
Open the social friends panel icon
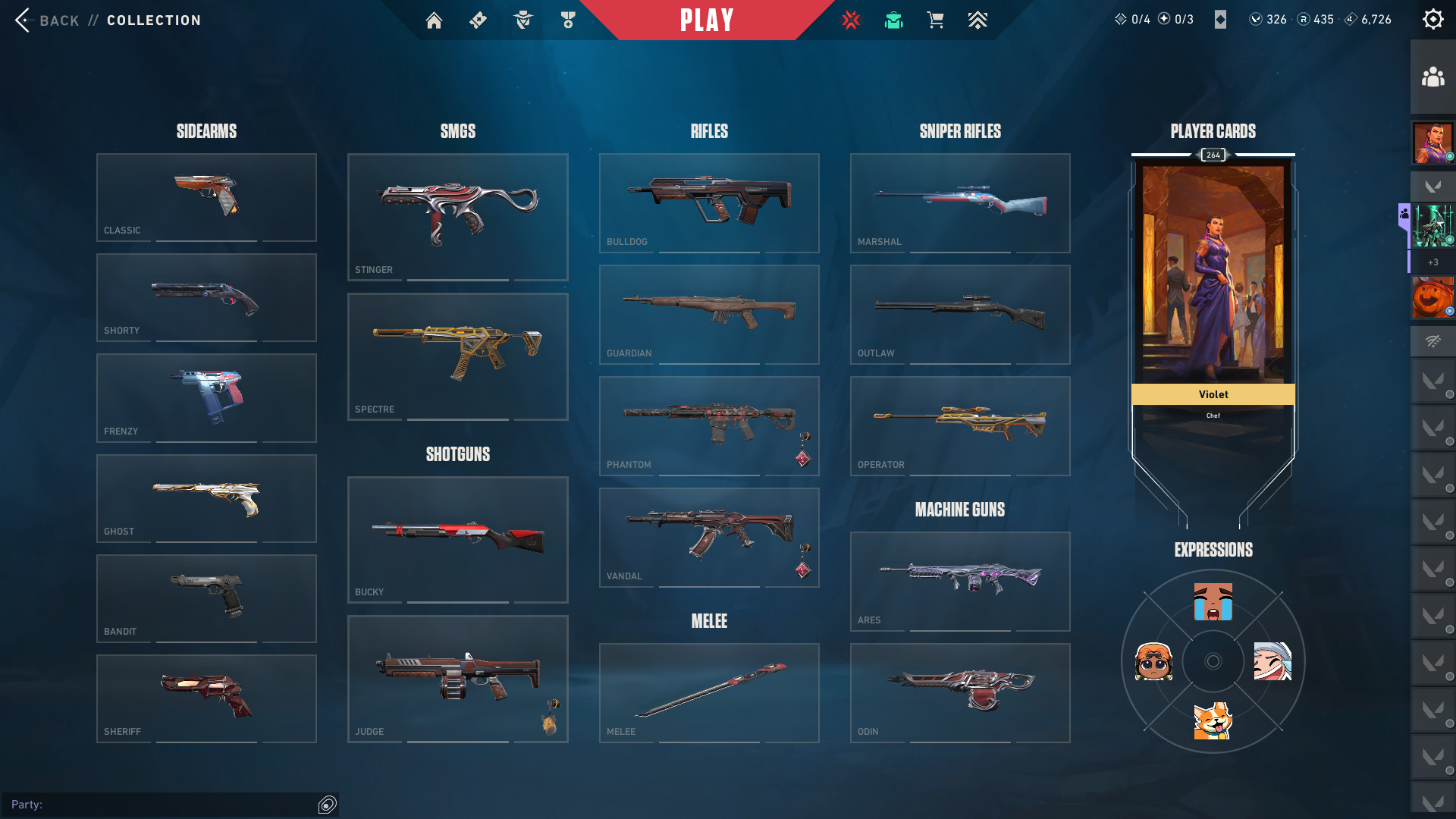[x=1432, y=77]
